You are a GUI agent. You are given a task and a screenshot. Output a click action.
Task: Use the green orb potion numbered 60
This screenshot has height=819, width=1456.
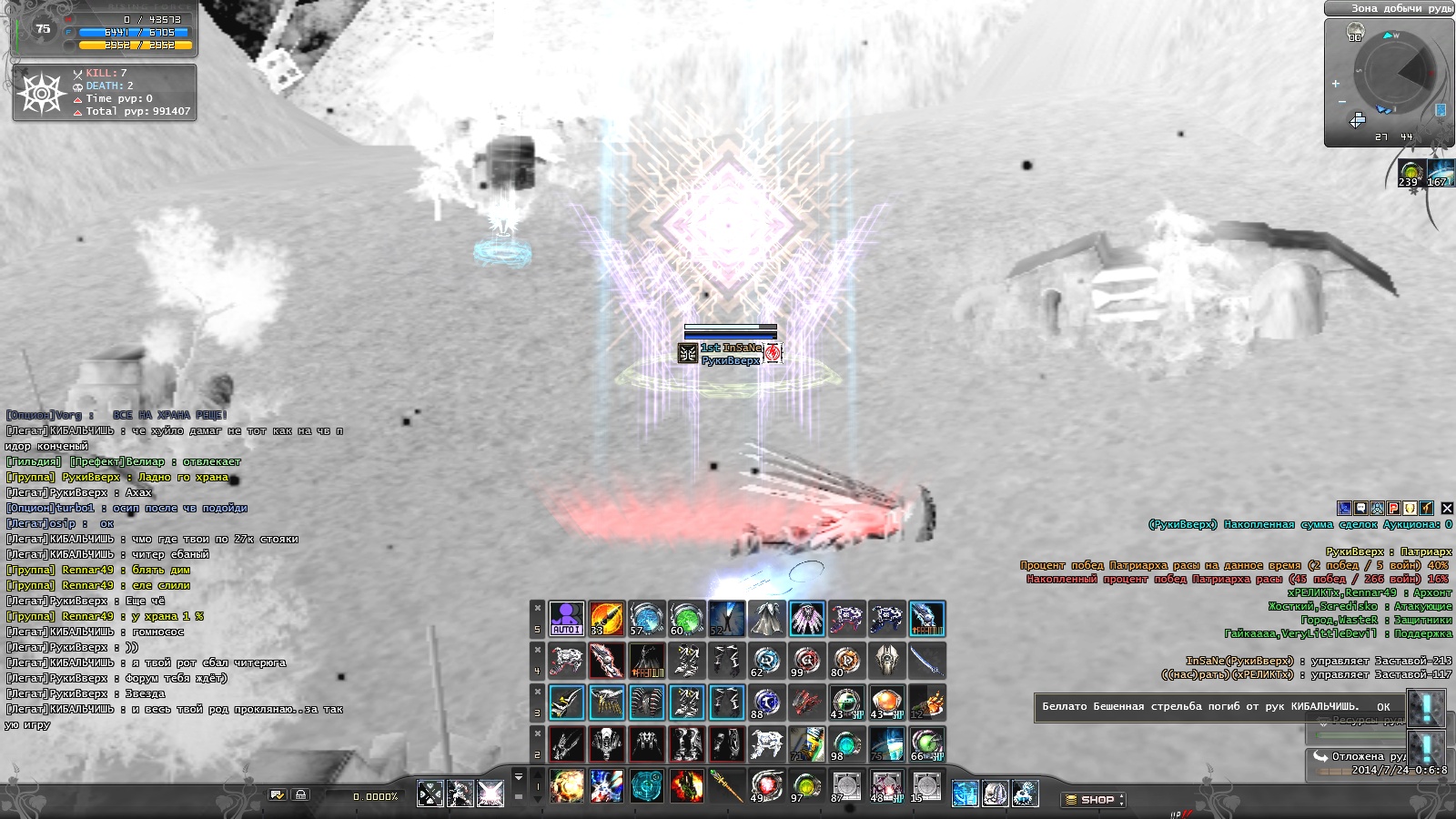(686, 619)
